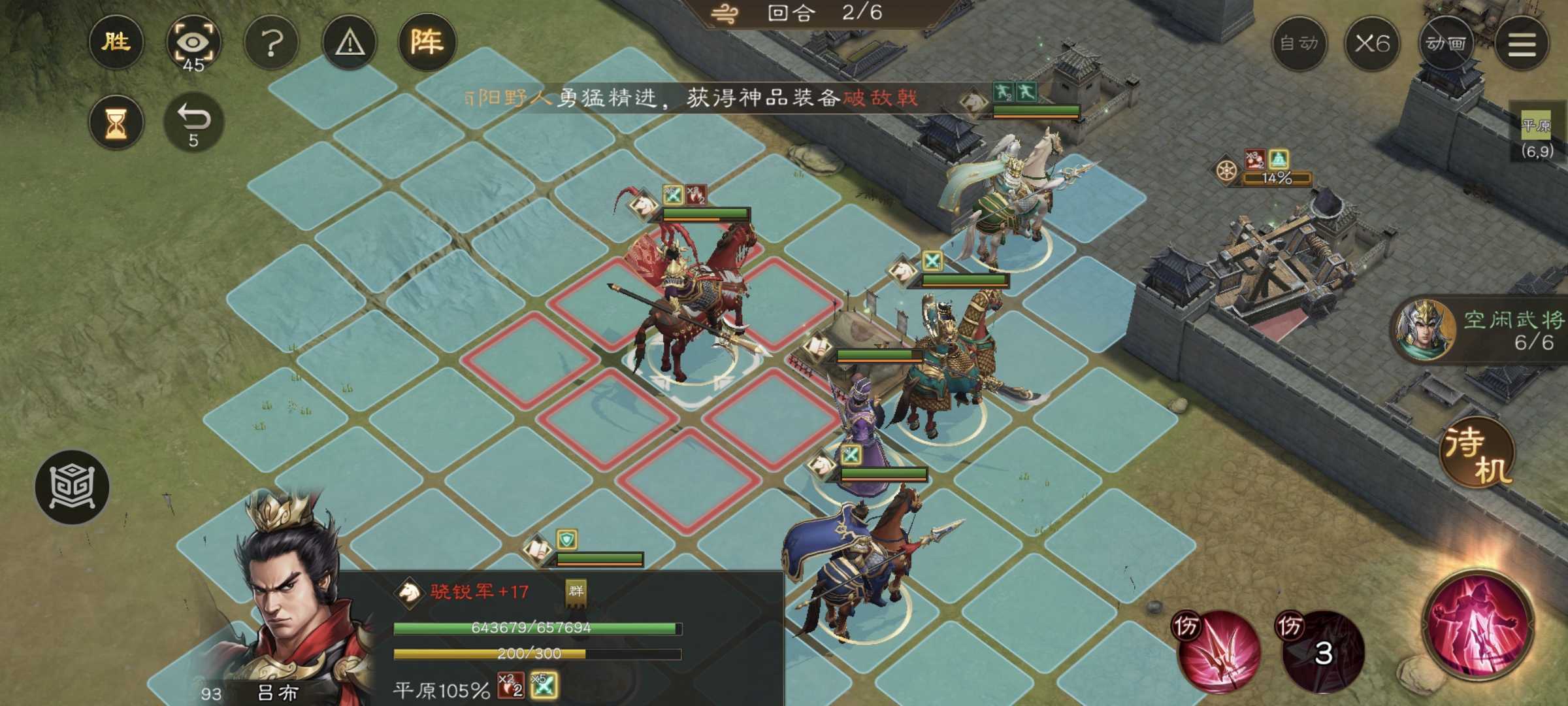
Task: Toggle 动画 animation setting
Action: tap(1446, 44)
